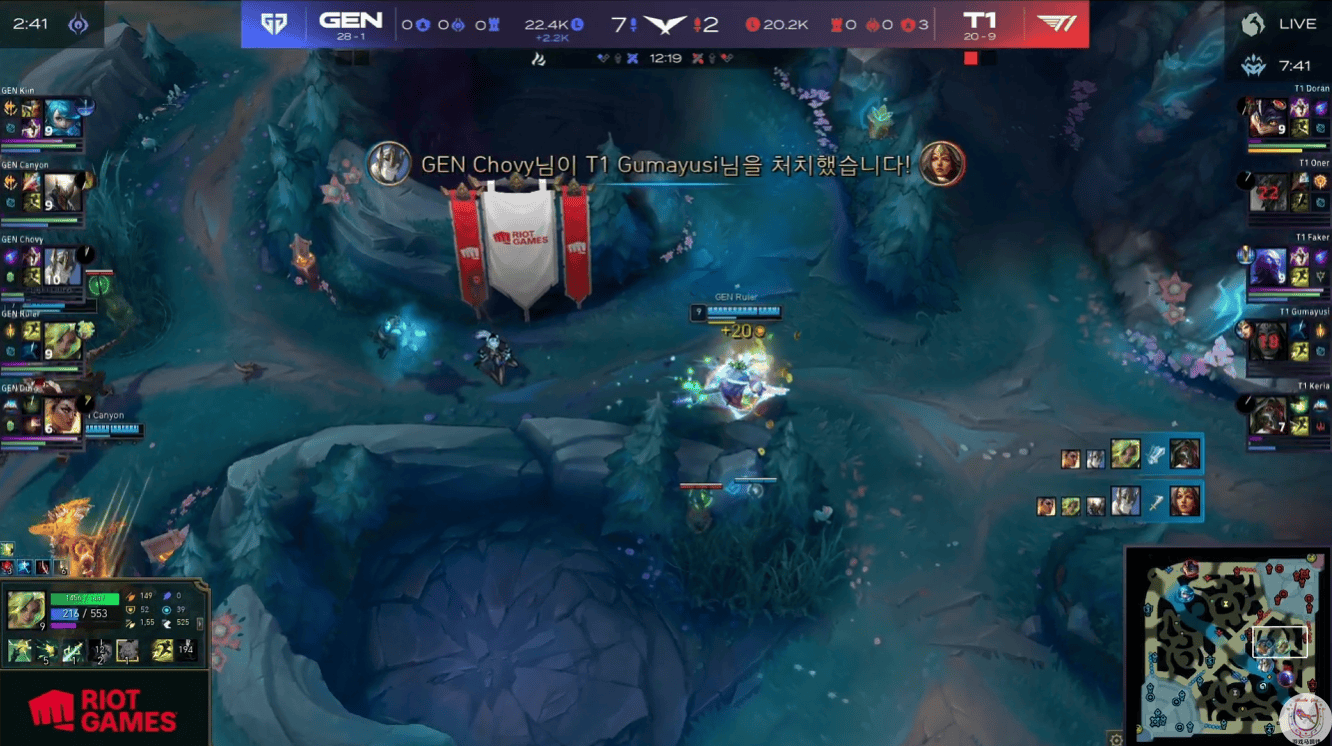The width and height of the screenshot is (1332, 746).
Task: Expand the champion stats panel arrow
Action: pos(200,623)
